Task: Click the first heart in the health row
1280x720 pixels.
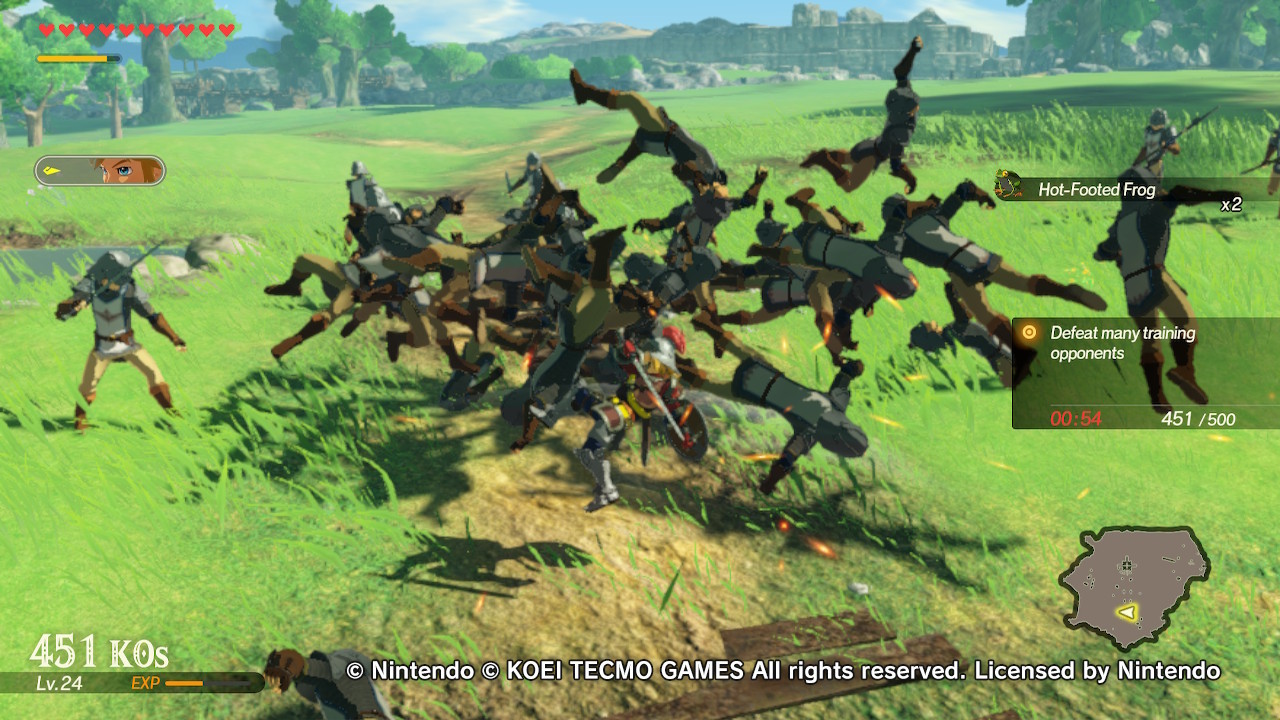Action: pyautogui.click(x=46, y=28)
